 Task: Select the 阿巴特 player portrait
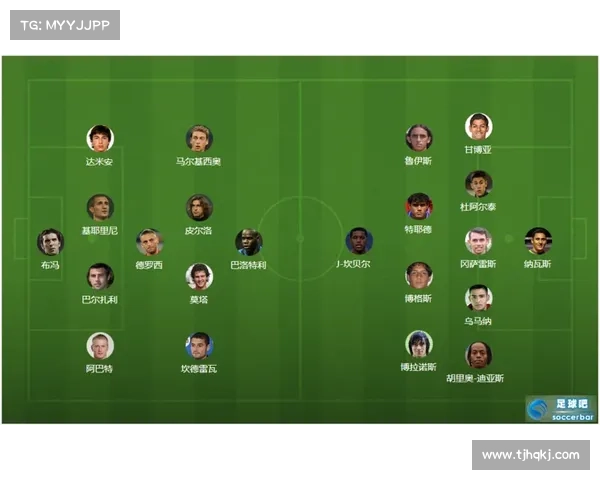coord(99,345)
